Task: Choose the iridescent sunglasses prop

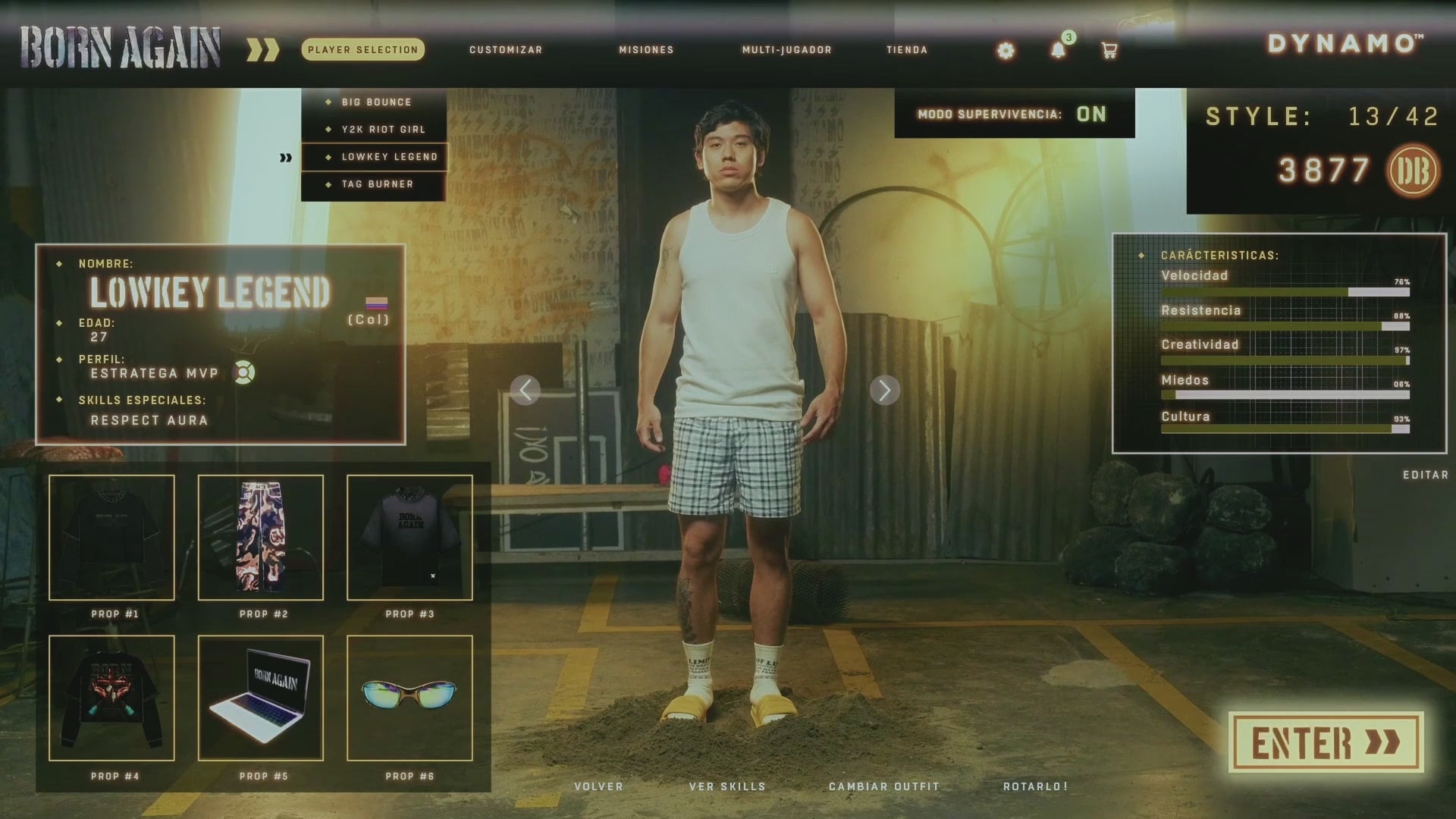Action: [x=409, y=698]
